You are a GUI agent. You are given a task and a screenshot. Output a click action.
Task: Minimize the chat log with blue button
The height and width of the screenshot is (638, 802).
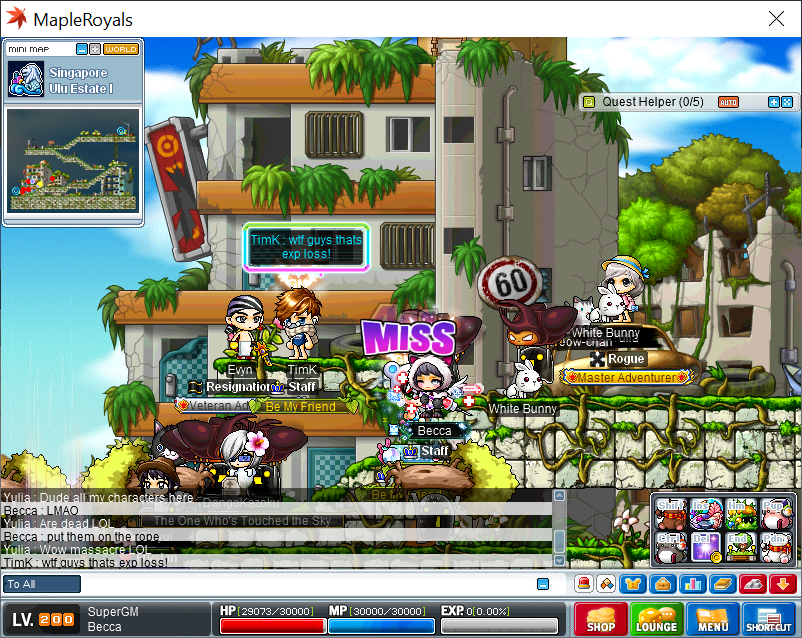543,584
